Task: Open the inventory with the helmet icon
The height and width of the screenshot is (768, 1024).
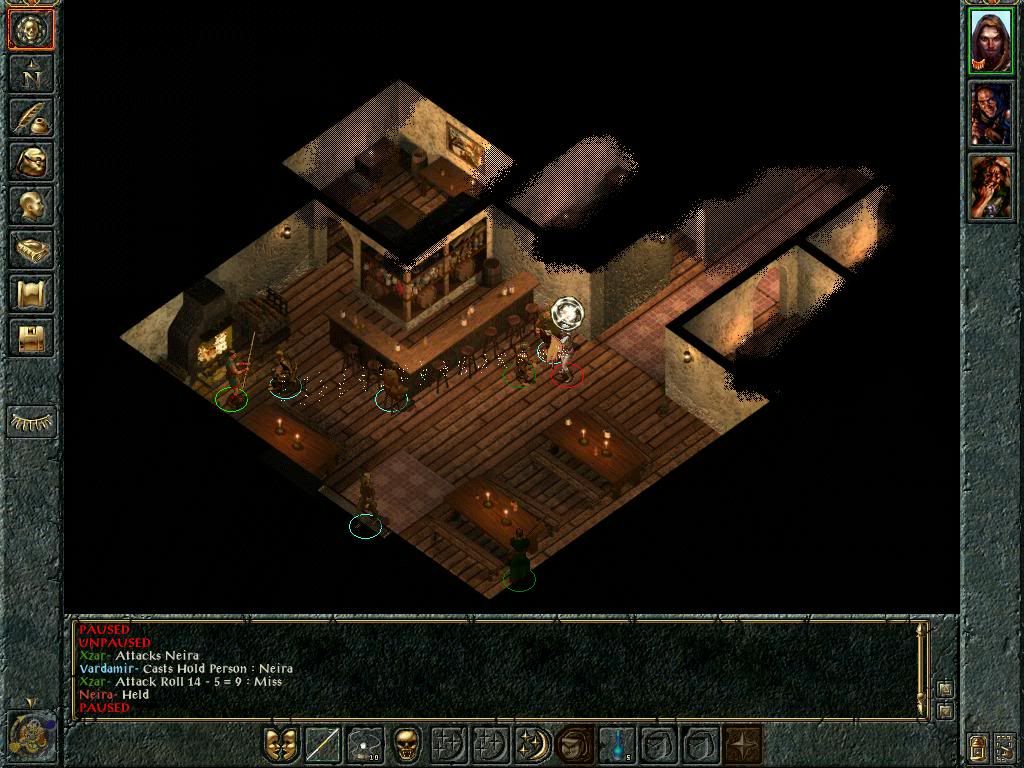Action: (x=31, y=161)
